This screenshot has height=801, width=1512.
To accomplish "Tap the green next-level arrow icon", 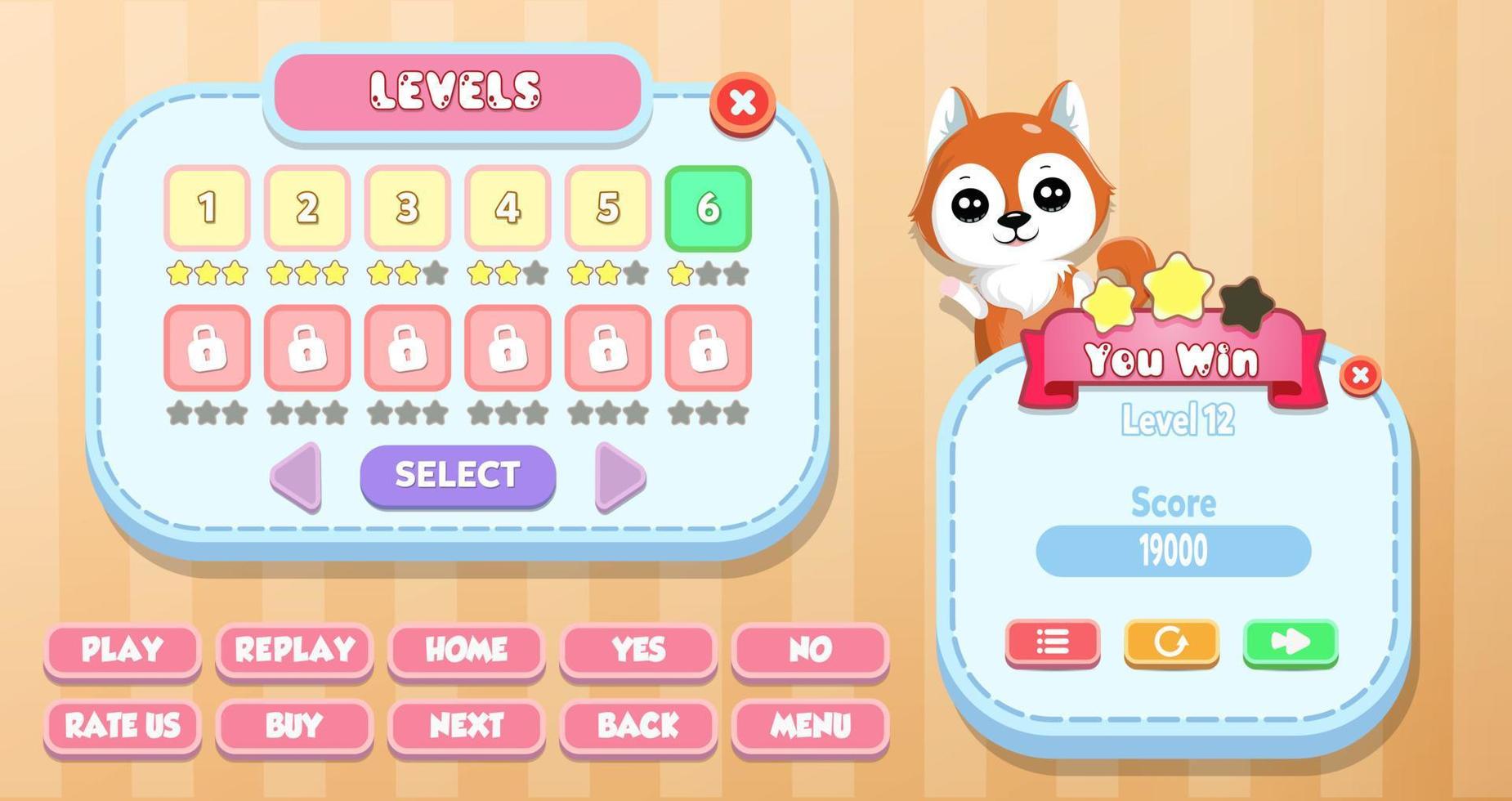I will click(1291, 643).
